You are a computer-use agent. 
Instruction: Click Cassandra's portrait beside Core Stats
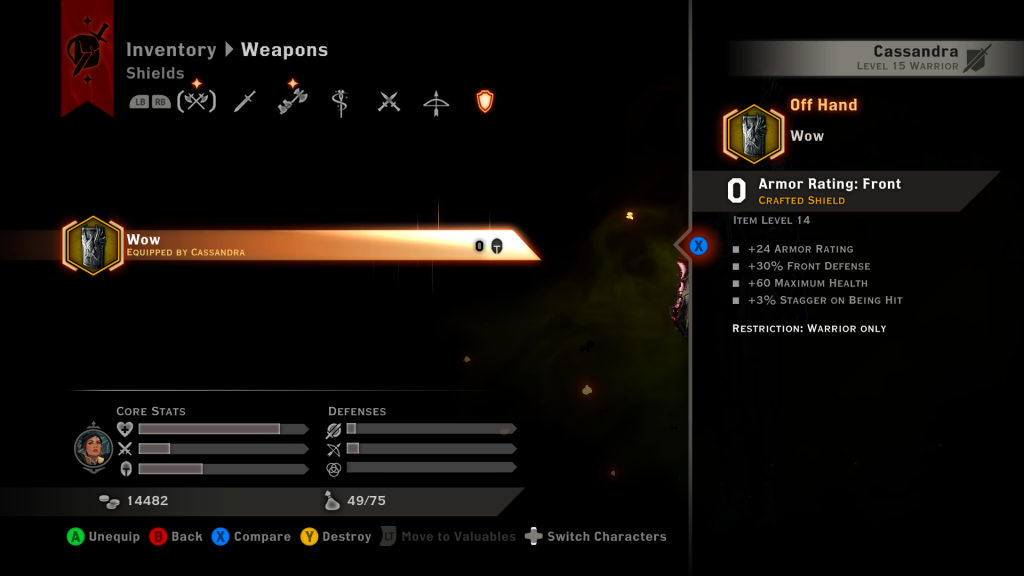coord(93,449)
